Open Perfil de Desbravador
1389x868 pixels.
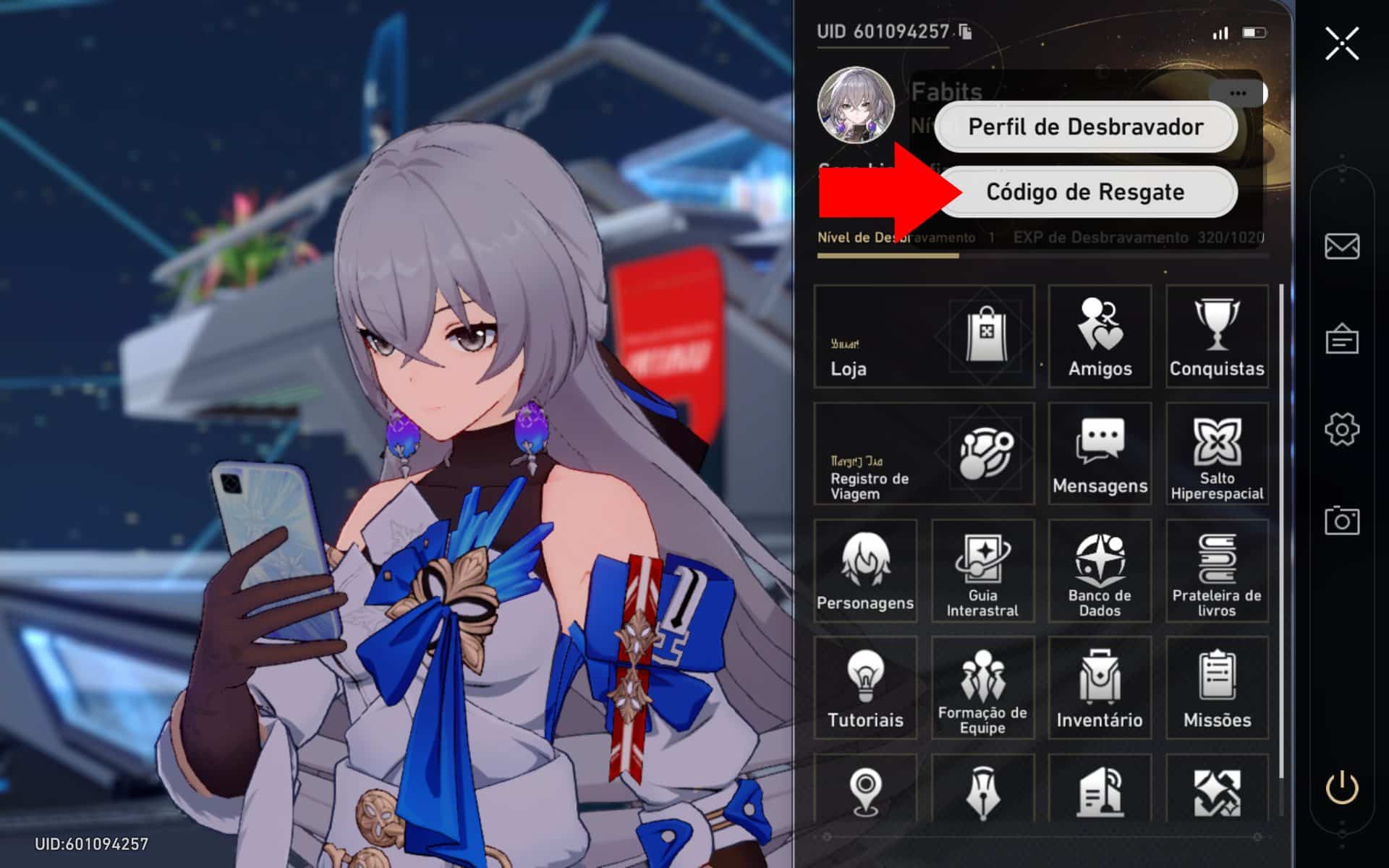point(1085,127)
